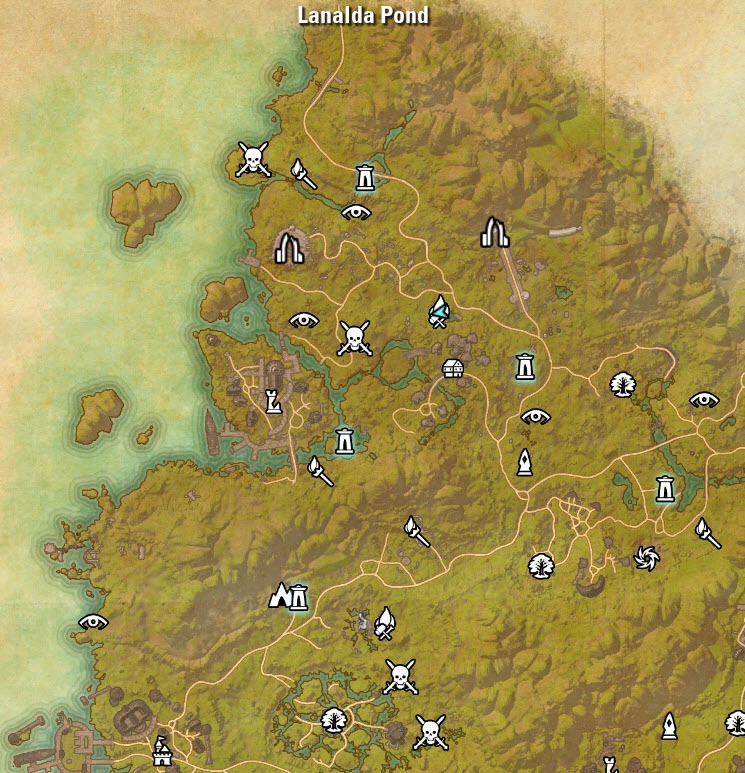Screen dimensions: 745x773
Task: Select the swirling dolmen map marker
Action: tap(647, 556)
